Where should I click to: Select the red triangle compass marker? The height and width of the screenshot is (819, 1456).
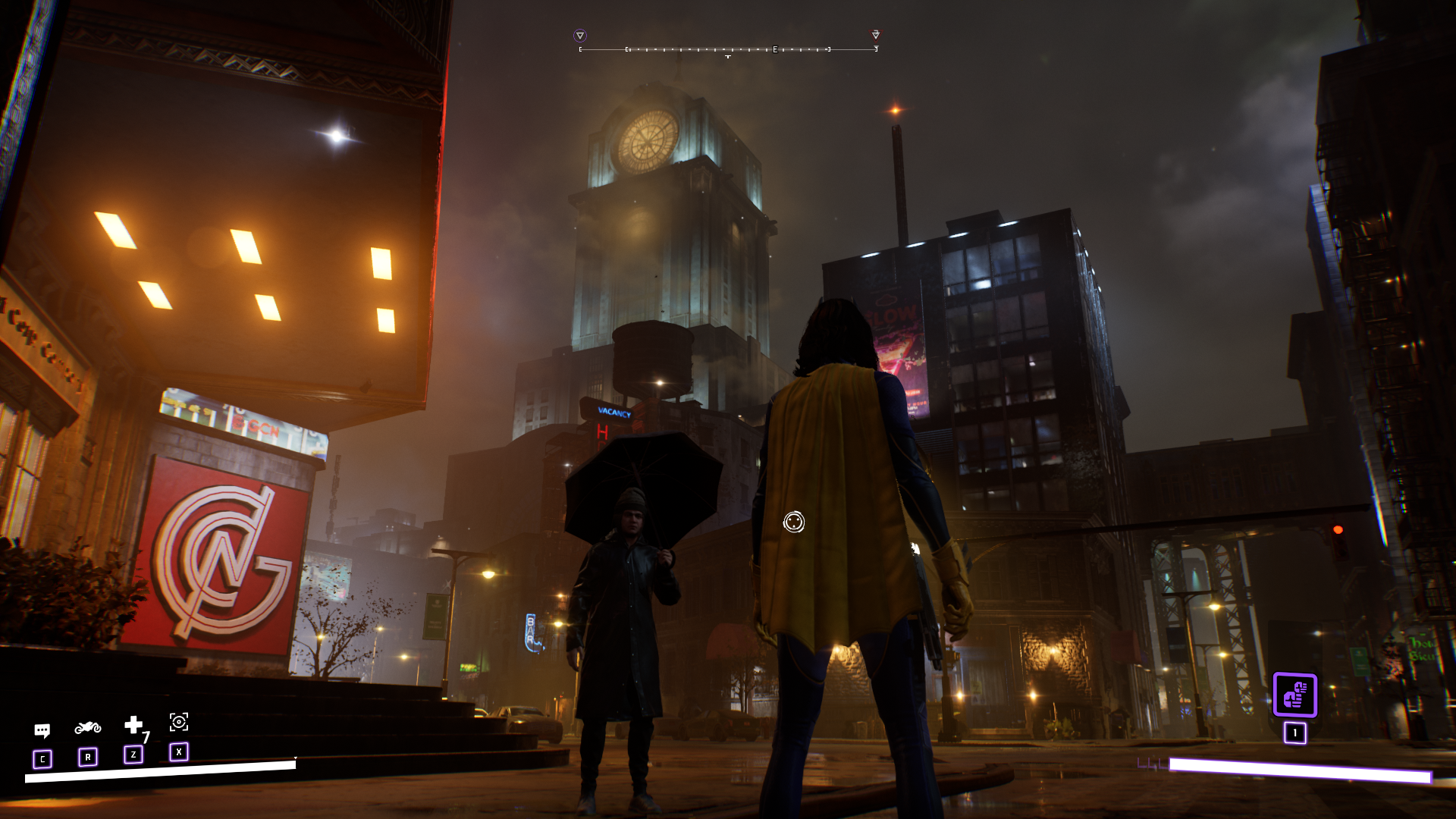(876, 35)
